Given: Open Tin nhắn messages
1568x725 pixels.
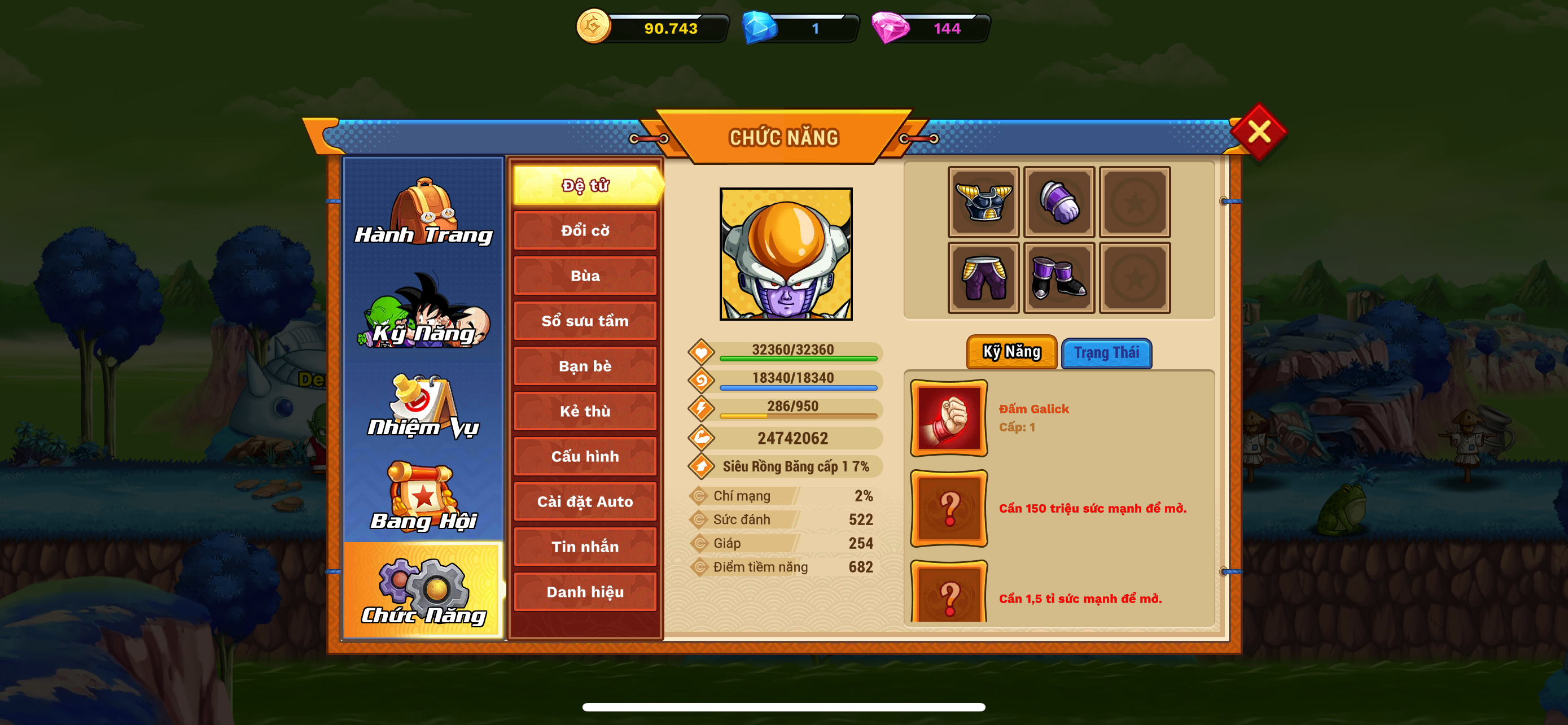Looking at the screenshot, I should point(585,547).
